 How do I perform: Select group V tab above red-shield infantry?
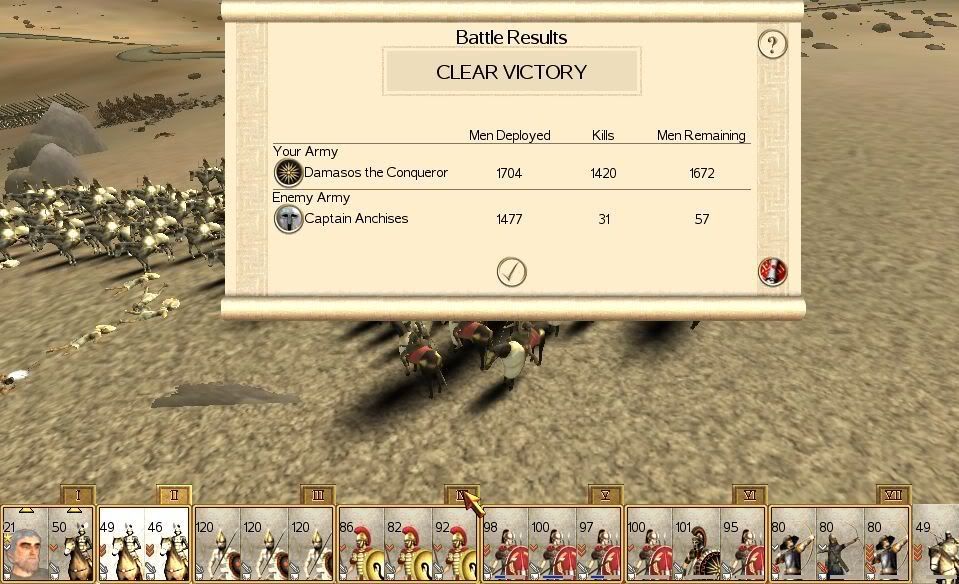[x=606, y=495]
